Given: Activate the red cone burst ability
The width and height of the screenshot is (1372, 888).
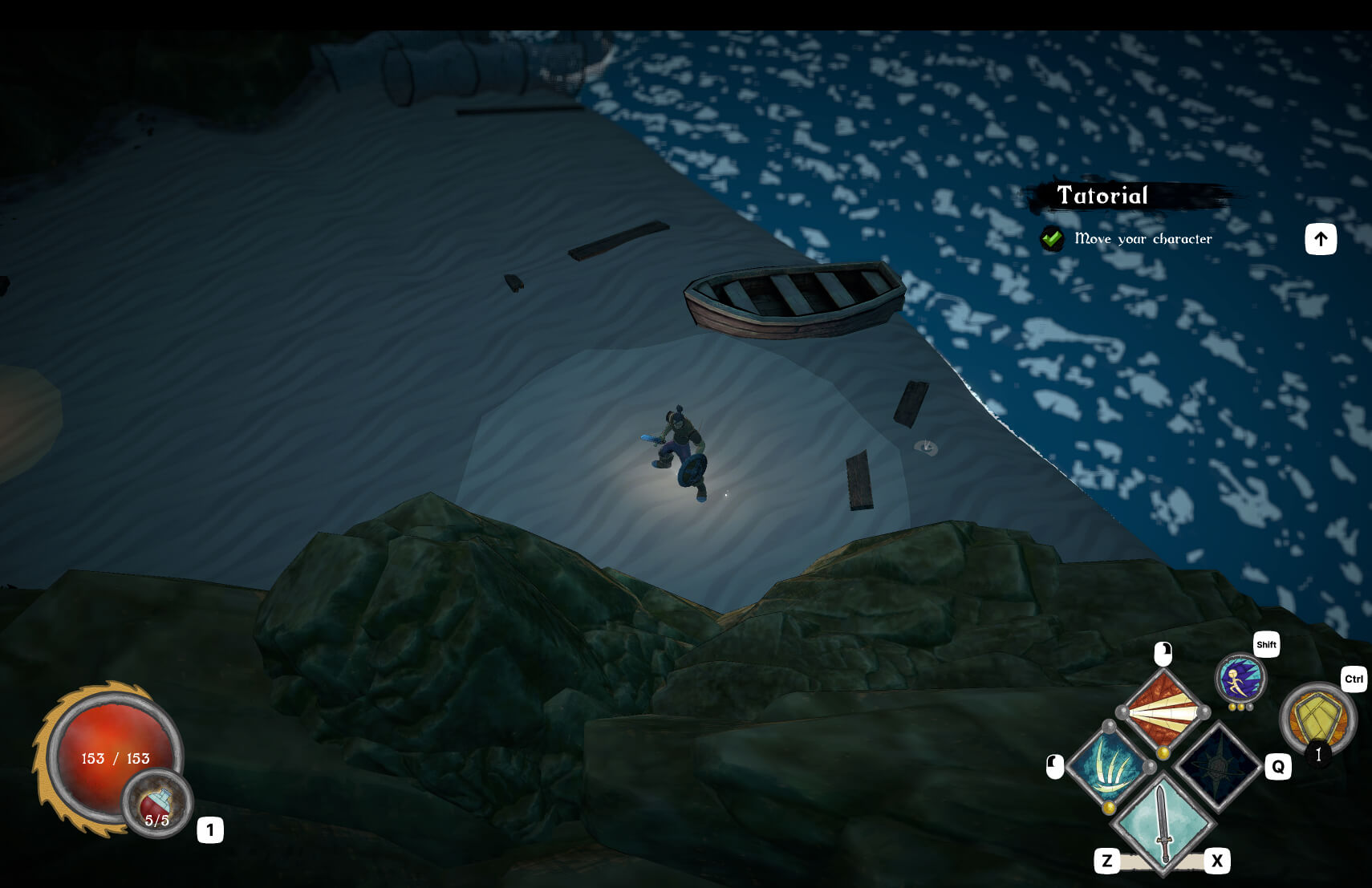Looking at the screenshot, I should pyautogui.click(x=1163, y=711).
